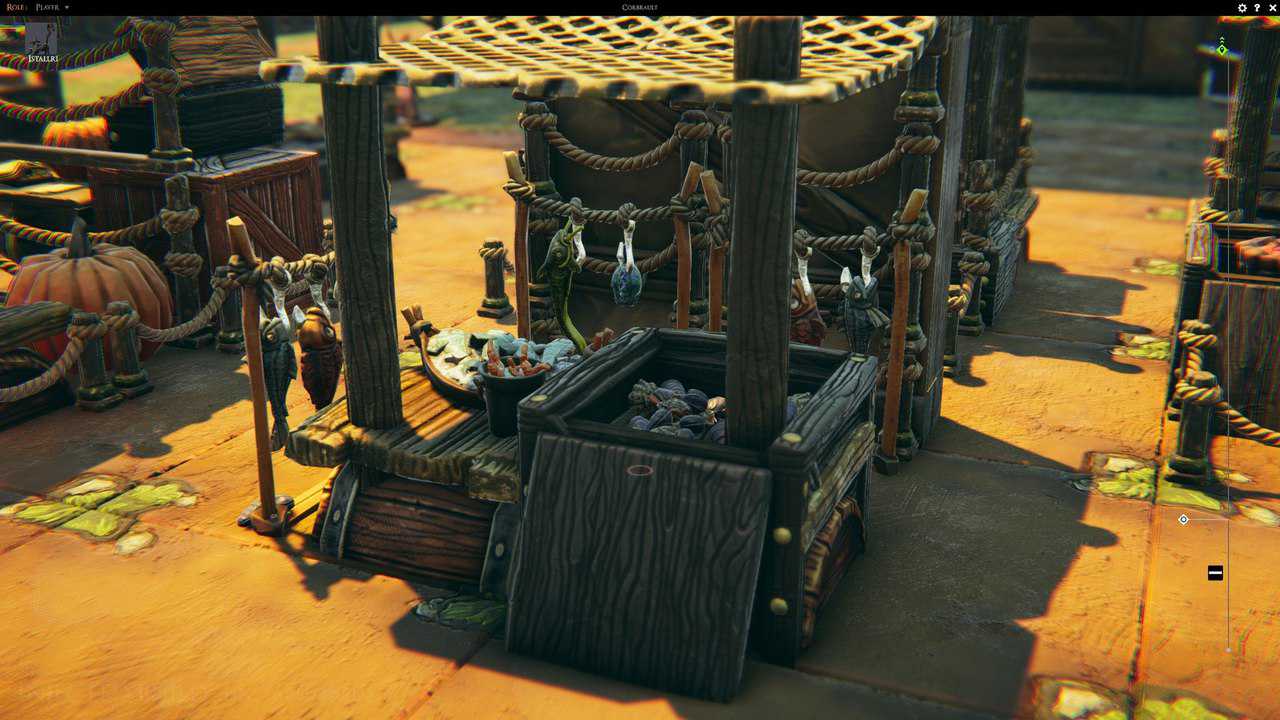Click the Istallri name label

point(43,60)
